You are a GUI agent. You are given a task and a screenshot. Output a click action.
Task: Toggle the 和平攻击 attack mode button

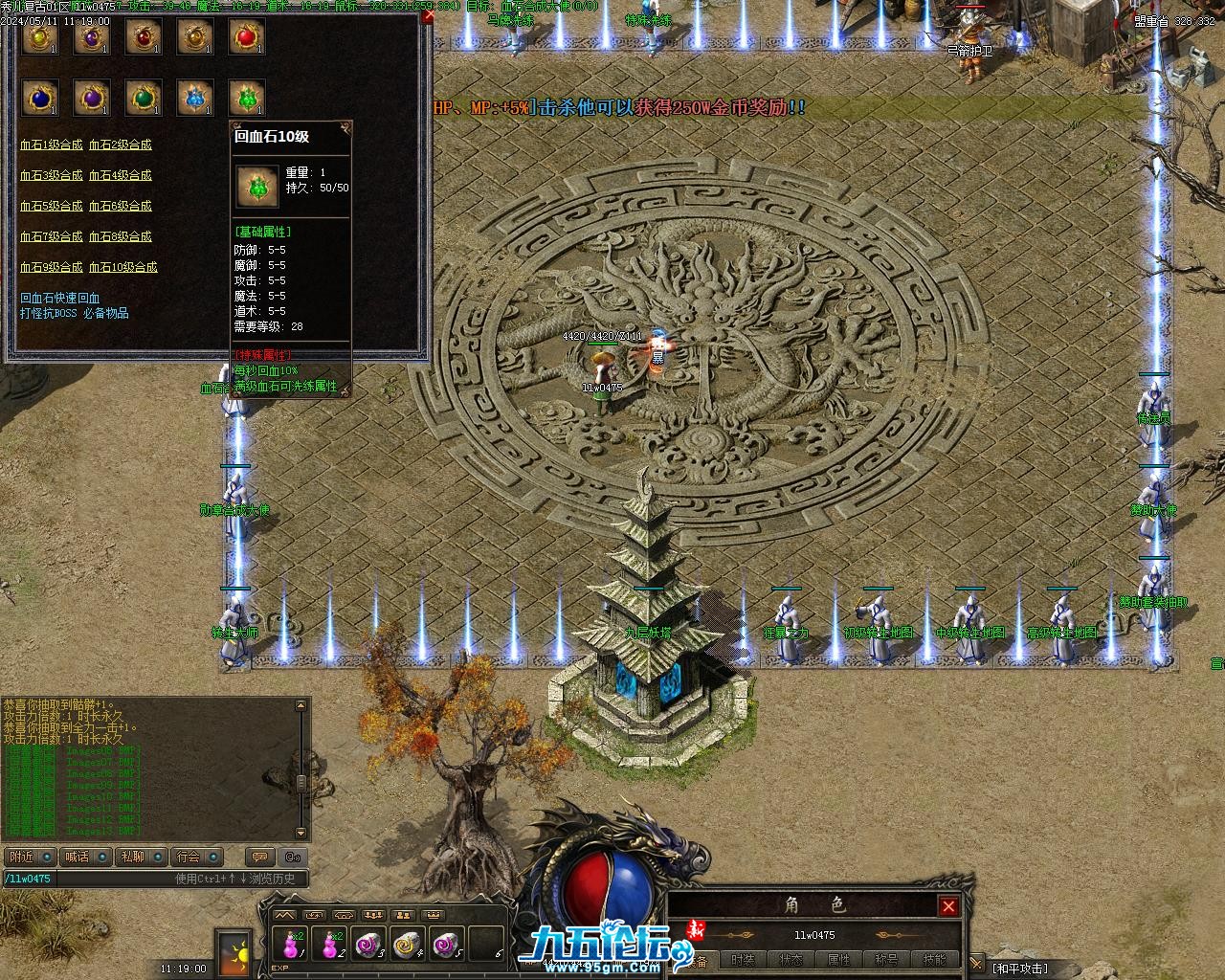point(1020,969)
